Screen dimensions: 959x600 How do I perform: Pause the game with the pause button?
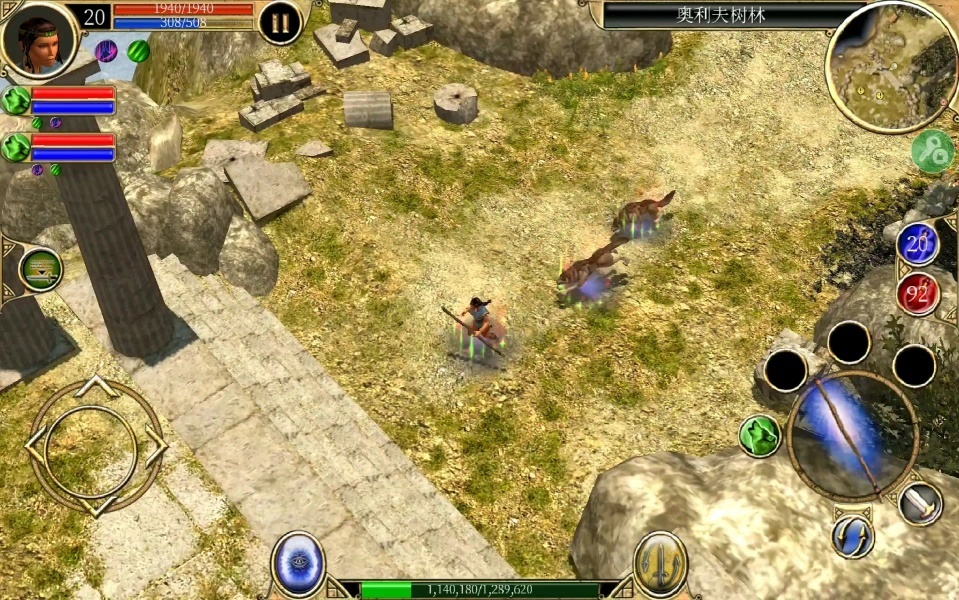coord(280,23)
